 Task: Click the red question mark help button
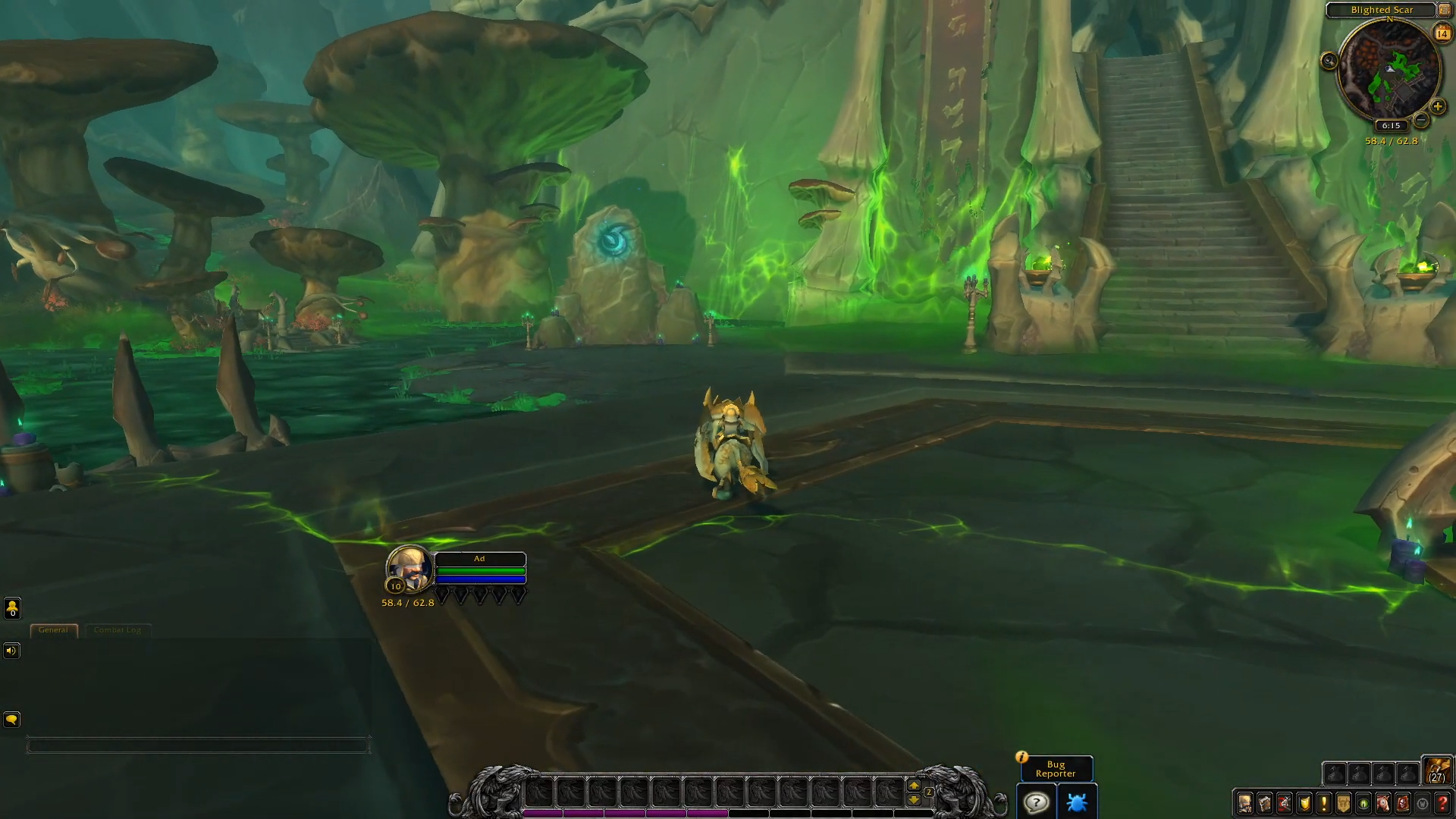click(1442, 803)
